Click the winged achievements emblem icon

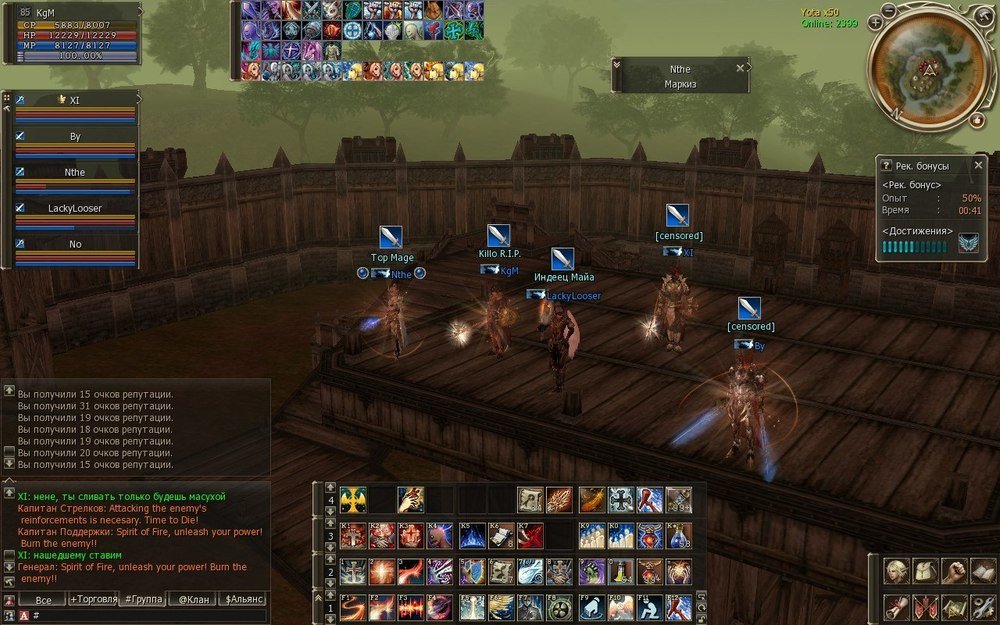pyautogui.click(x=968, y=243)
